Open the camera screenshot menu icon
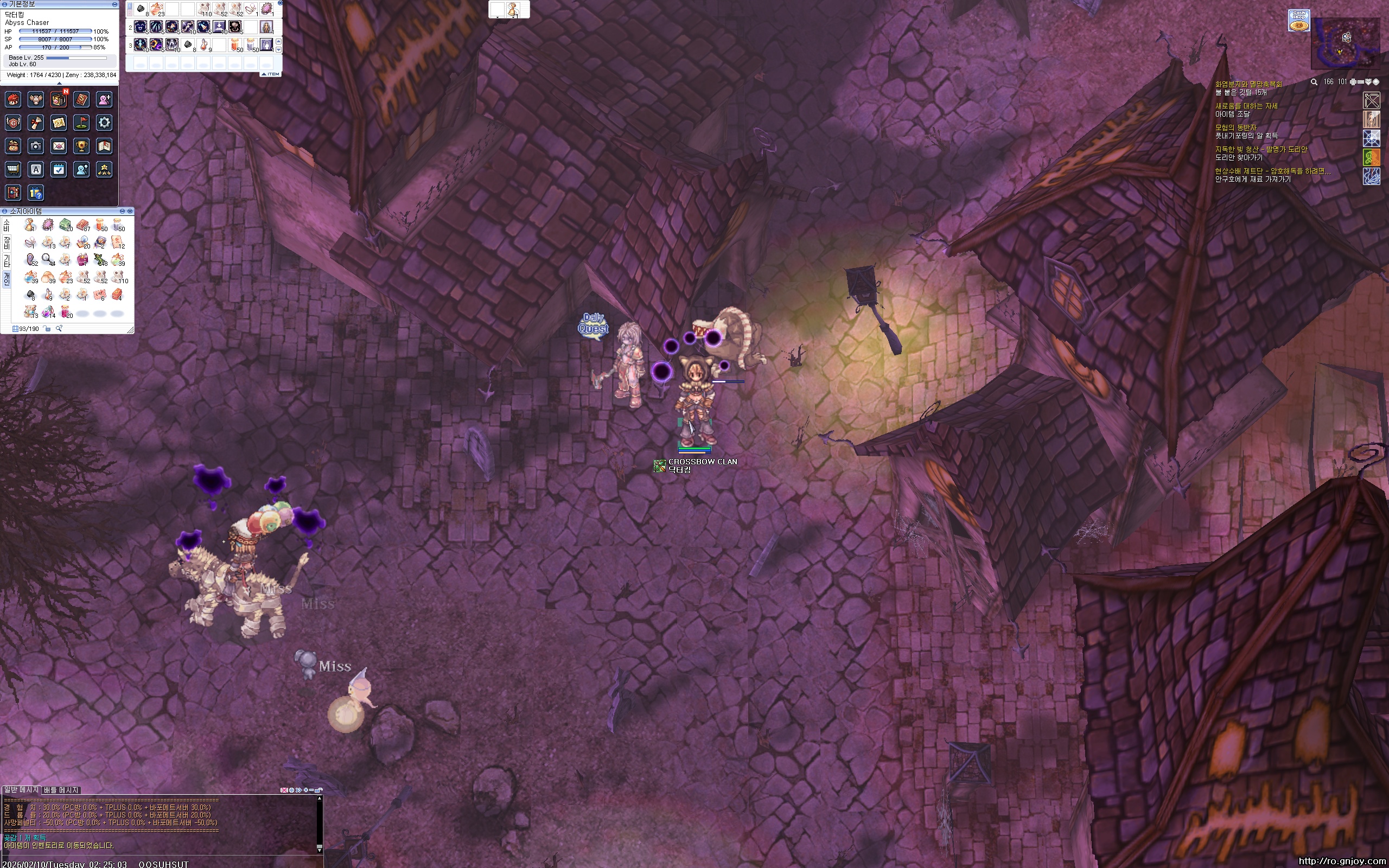Image resolution: width=1389 pixels, height=868 pixels. 36,146
